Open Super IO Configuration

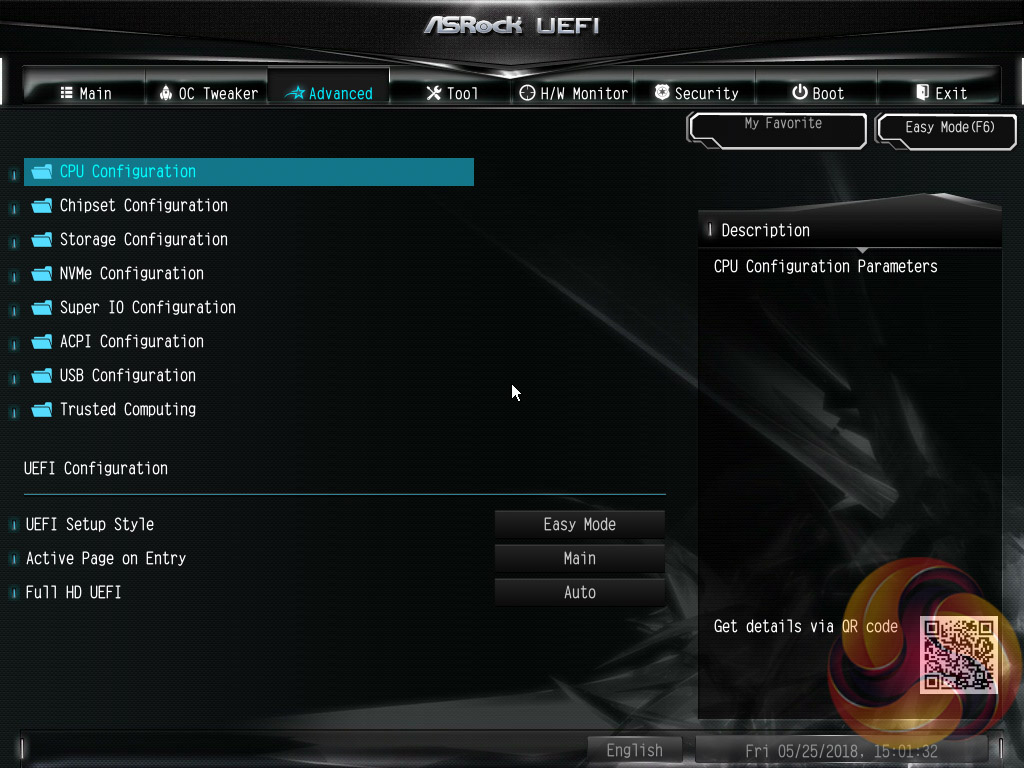click(147, 308)
